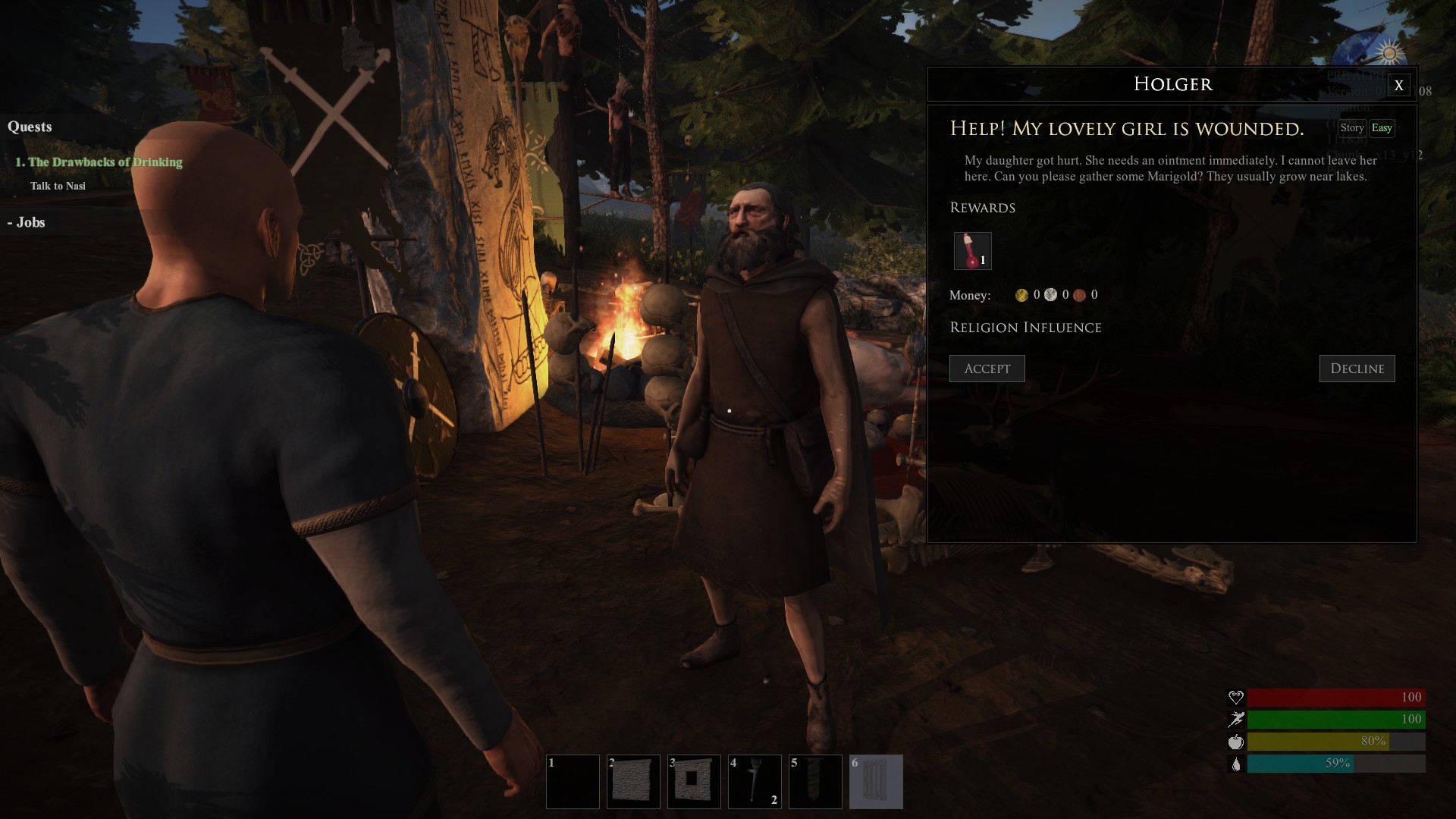
Task: Click the Religion Influence heading
Action: tap(1025, 327)
